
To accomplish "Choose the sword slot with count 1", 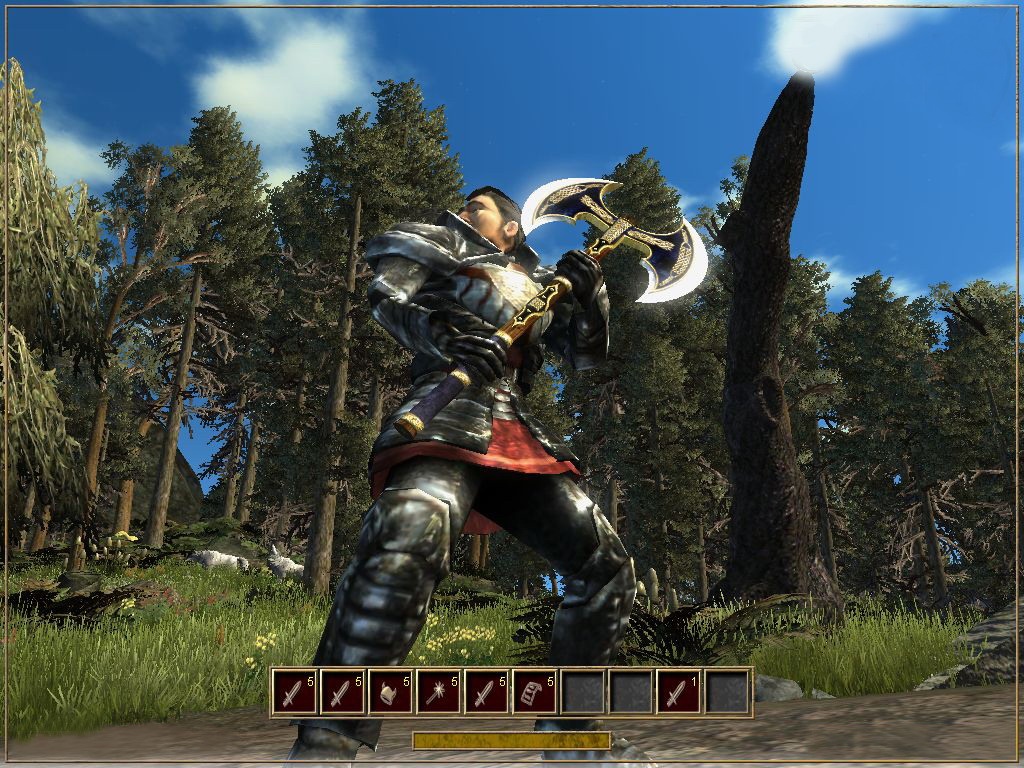I will click(679, 692).
